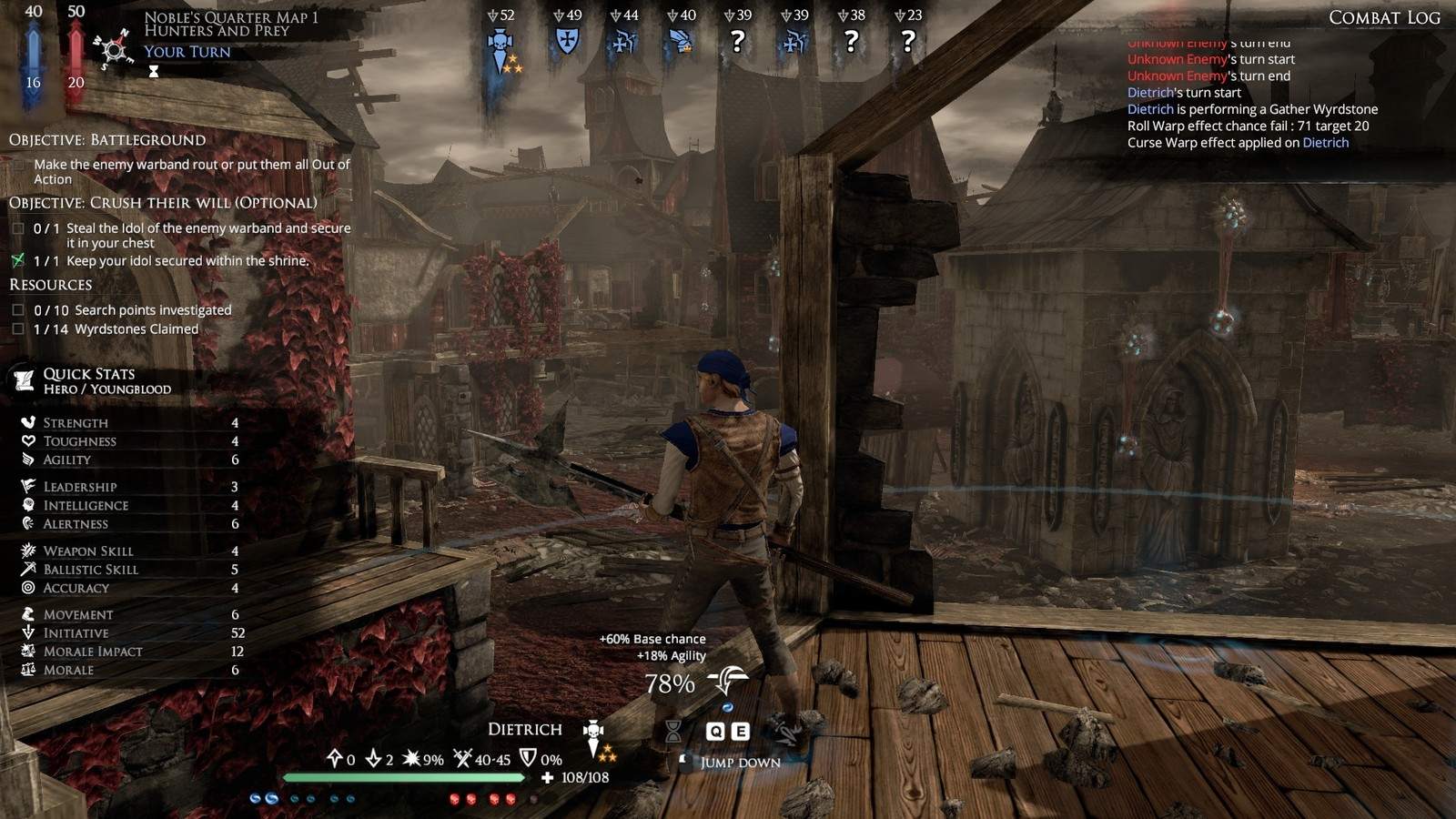Select the winged helmet unit with initiative 40
This screenshot has height=819, width=1456.
pos(681,42)
